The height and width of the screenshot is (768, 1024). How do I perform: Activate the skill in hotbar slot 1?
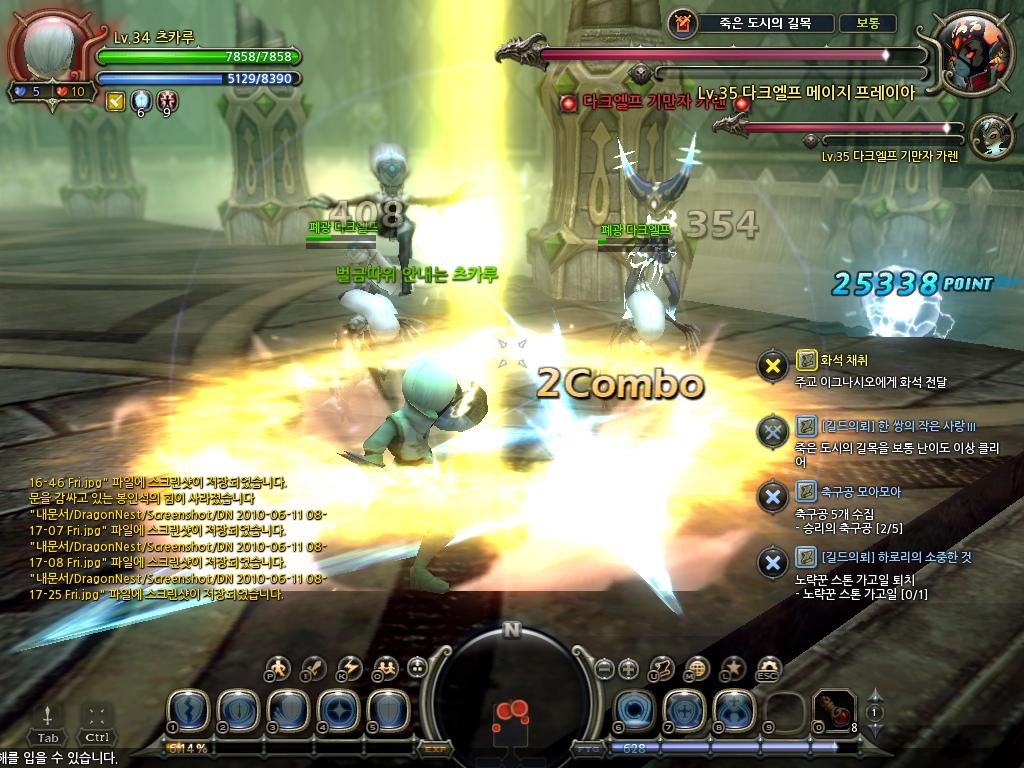(187, 710)
